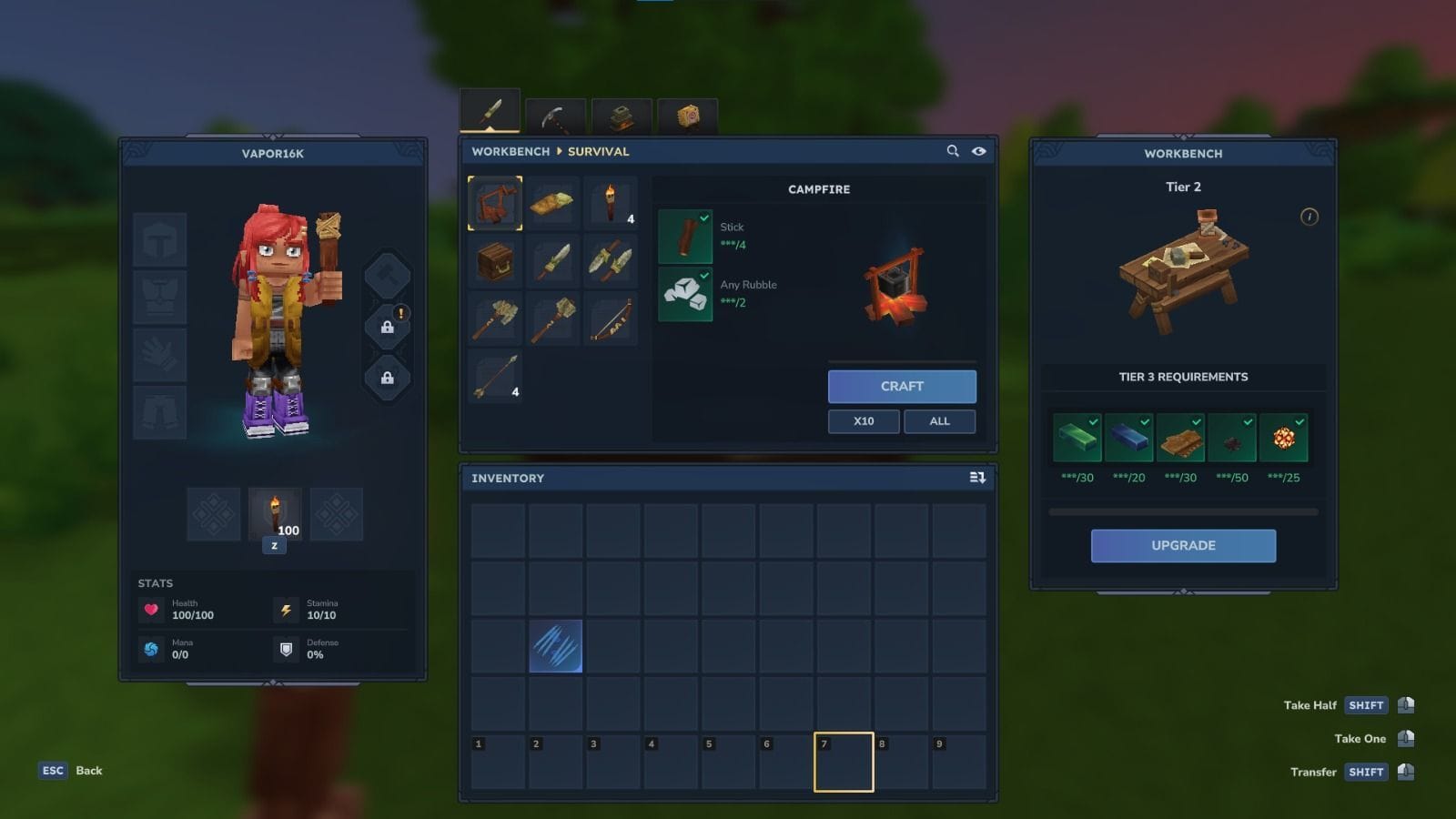Click the UPGRADE button in the Workbench panel
This screenshot has width=1456, height=819.
click(x=1183, y=545)
